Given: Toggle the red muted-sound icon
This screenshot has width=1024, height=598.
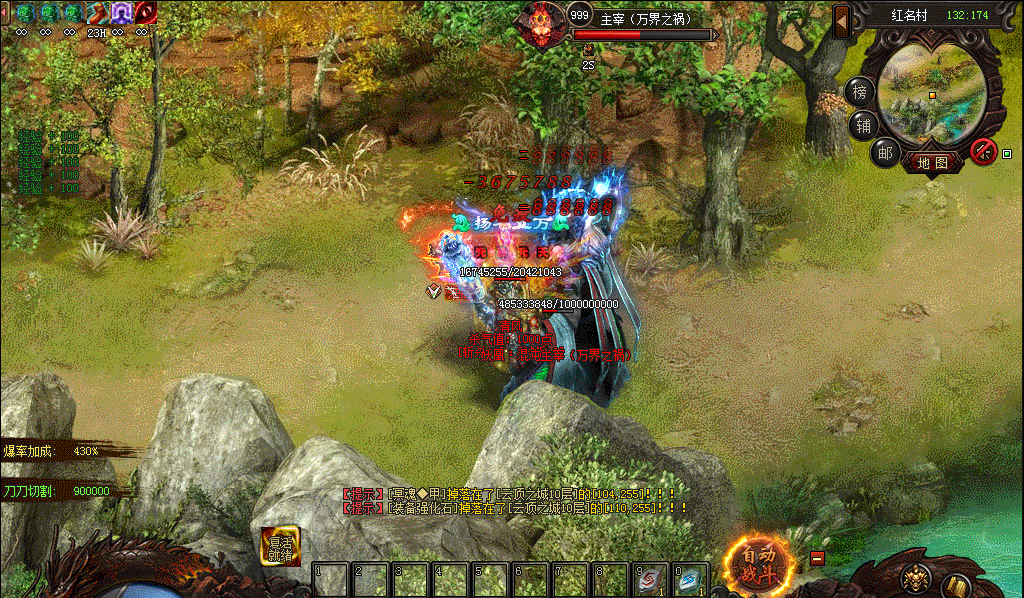Looking at the screenshot, I should pos(983,151).
